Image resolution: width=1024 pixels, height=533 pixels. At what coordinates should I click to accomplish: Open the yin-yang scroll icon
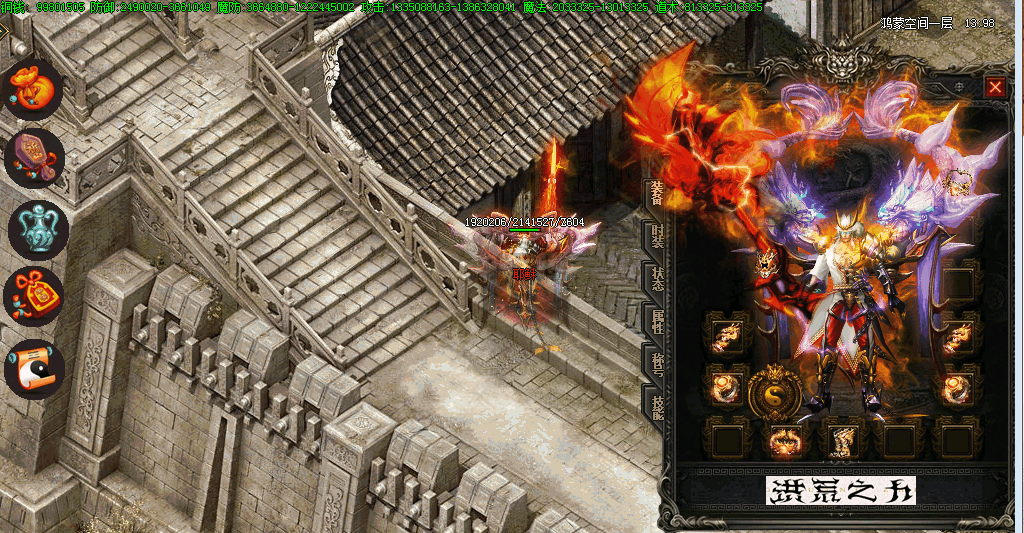pyautogui.click(x=35, y=368)
